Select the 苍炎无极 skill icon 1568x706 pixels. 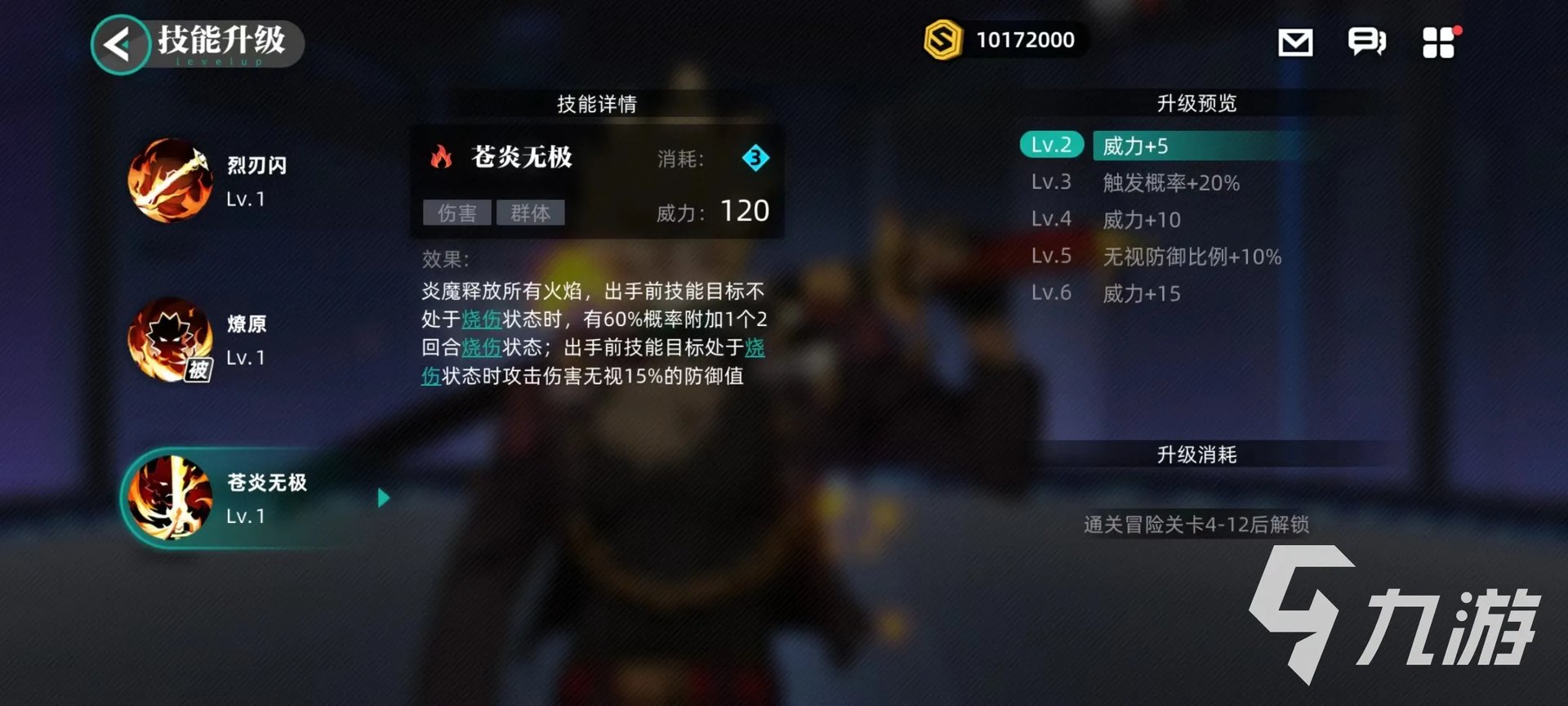tap(169, 498)
